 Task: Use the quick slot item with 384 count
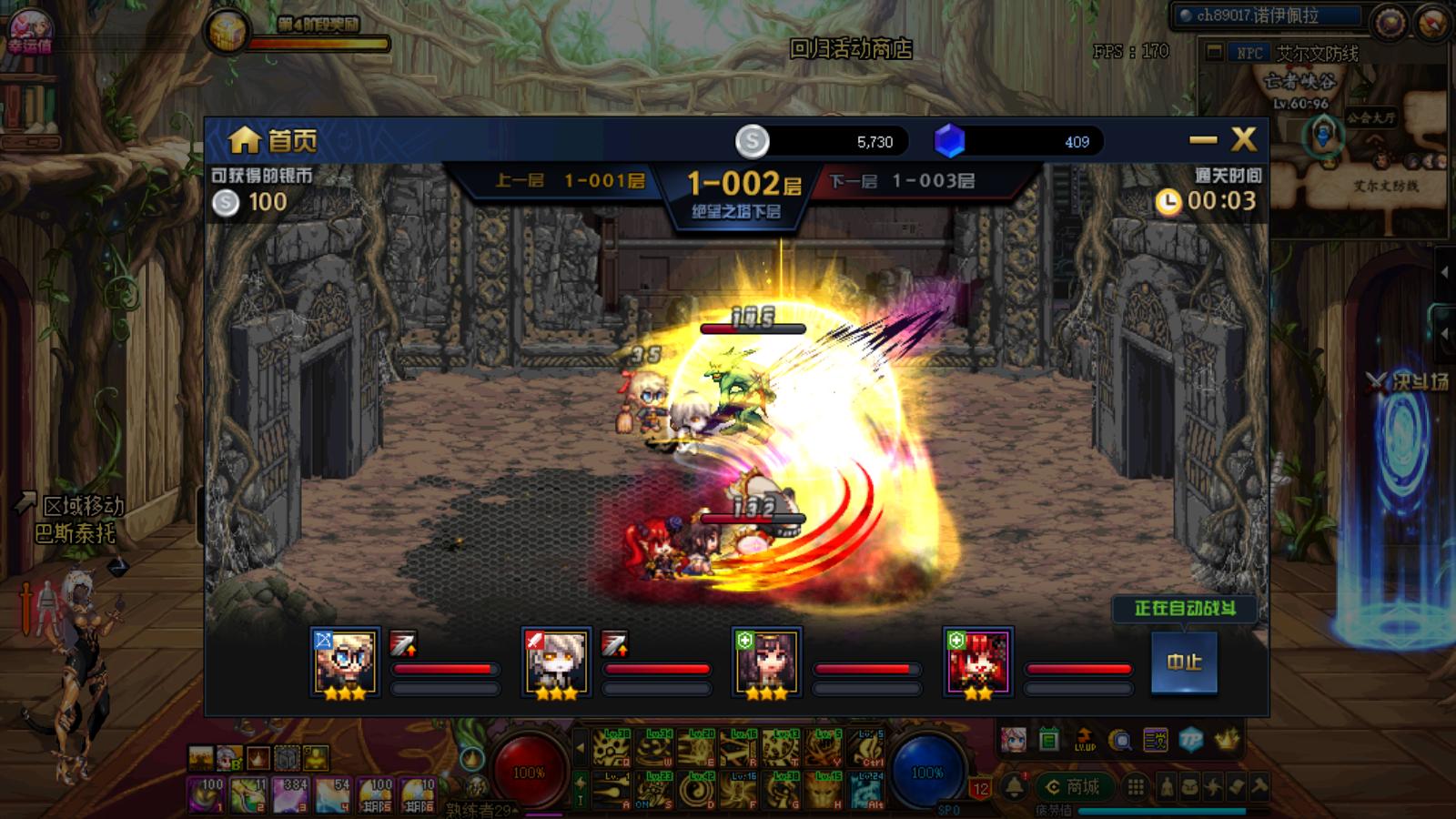[292, 794]
